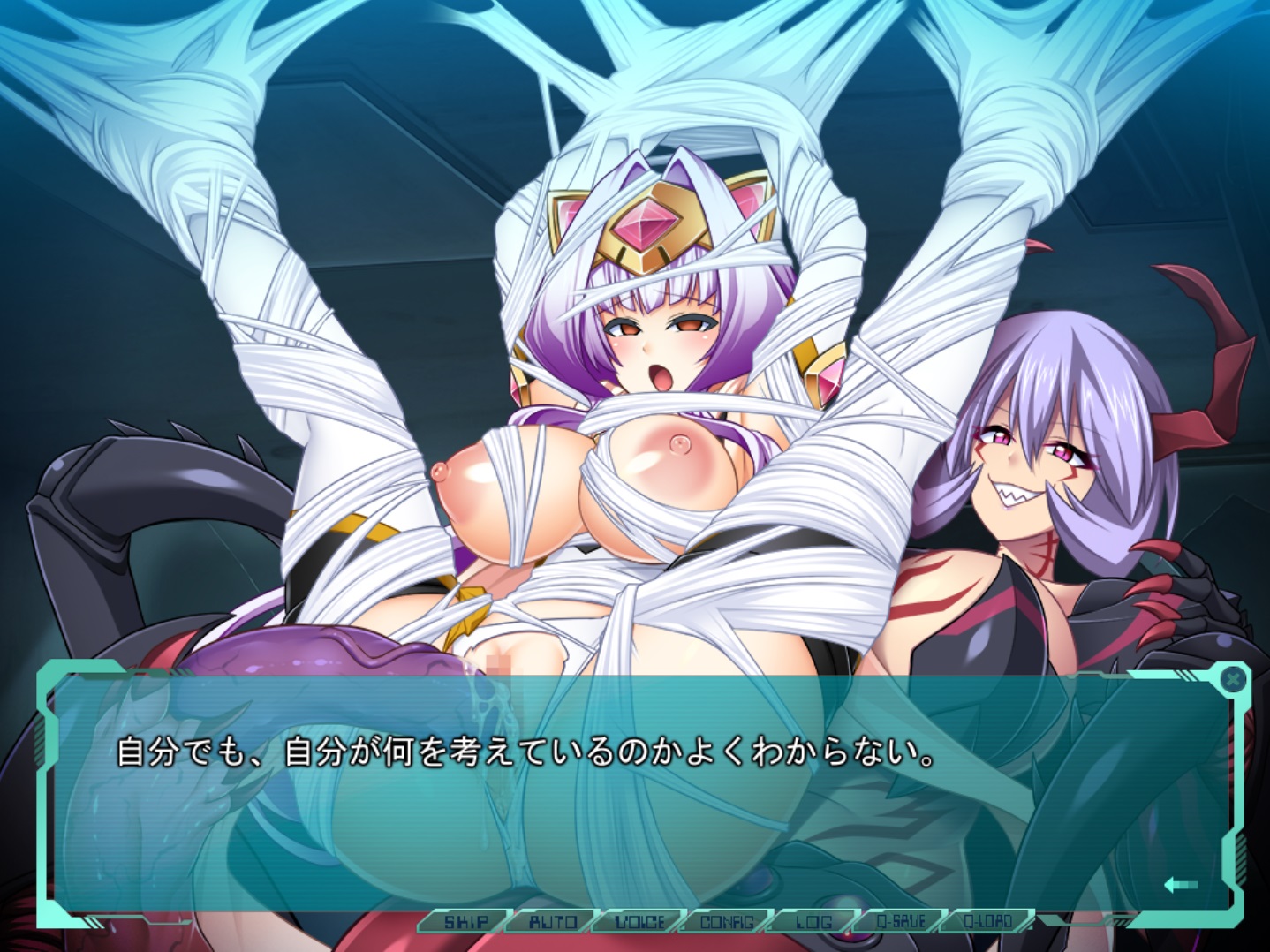
Task: Replay the line with the VOICE button
Action: click(x=639, y=922)
